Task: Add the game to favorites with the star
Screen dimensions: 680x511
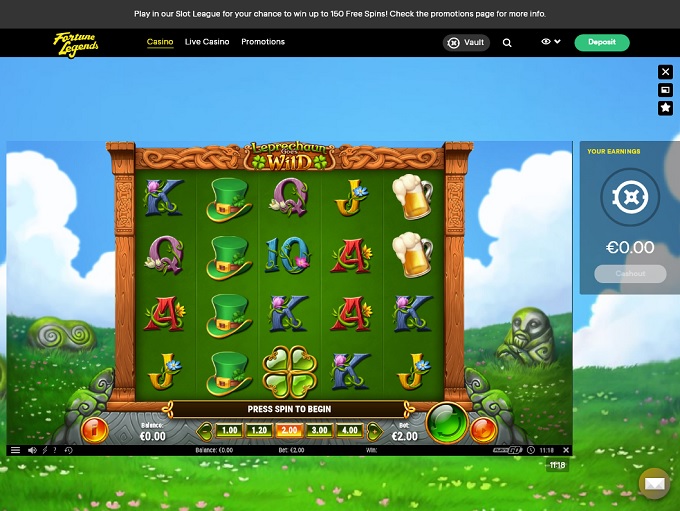Action: click(666, 107)
